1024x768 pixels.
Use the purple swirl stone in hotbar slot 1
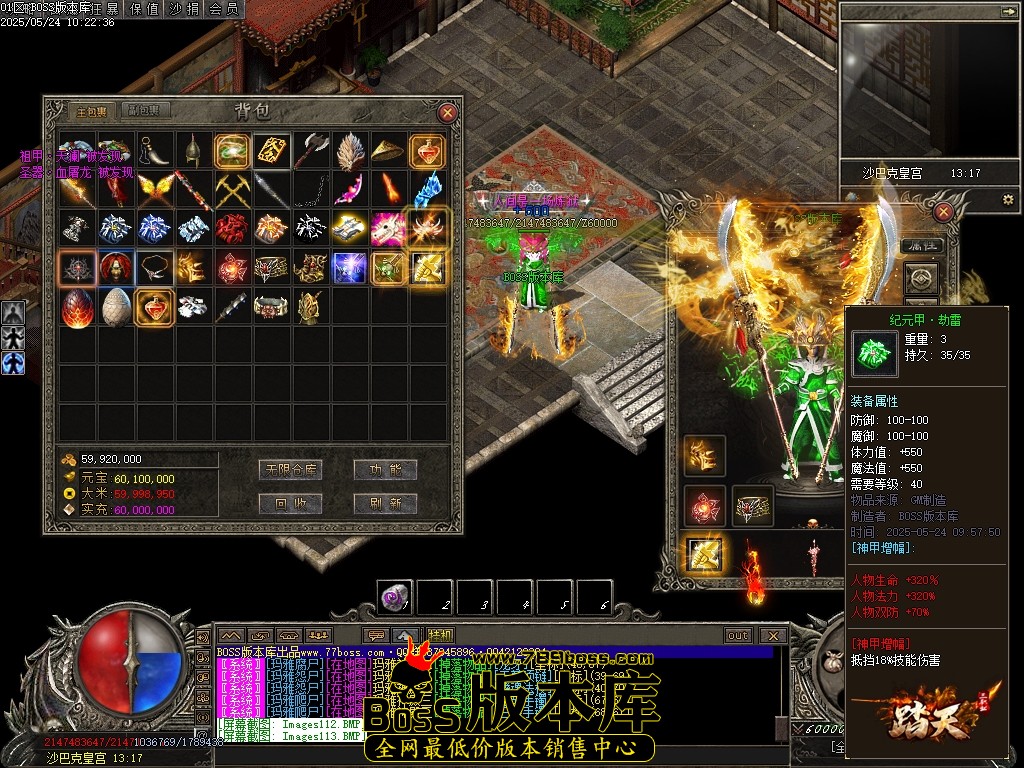395,597
